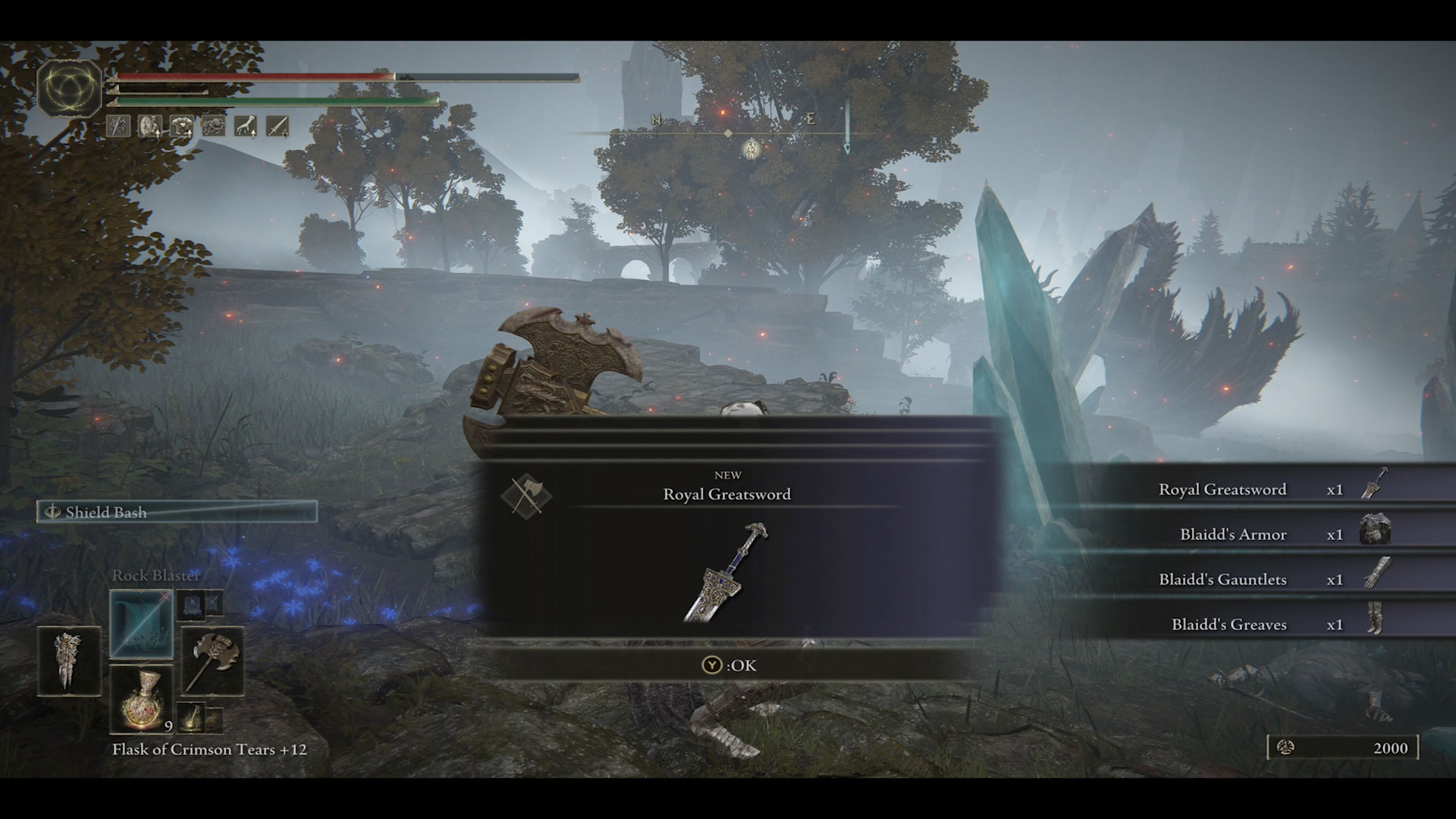Screen dimensions: 1456x819
Task: Click the Shield Bash skill label
Action: click(x=106, y=513)
